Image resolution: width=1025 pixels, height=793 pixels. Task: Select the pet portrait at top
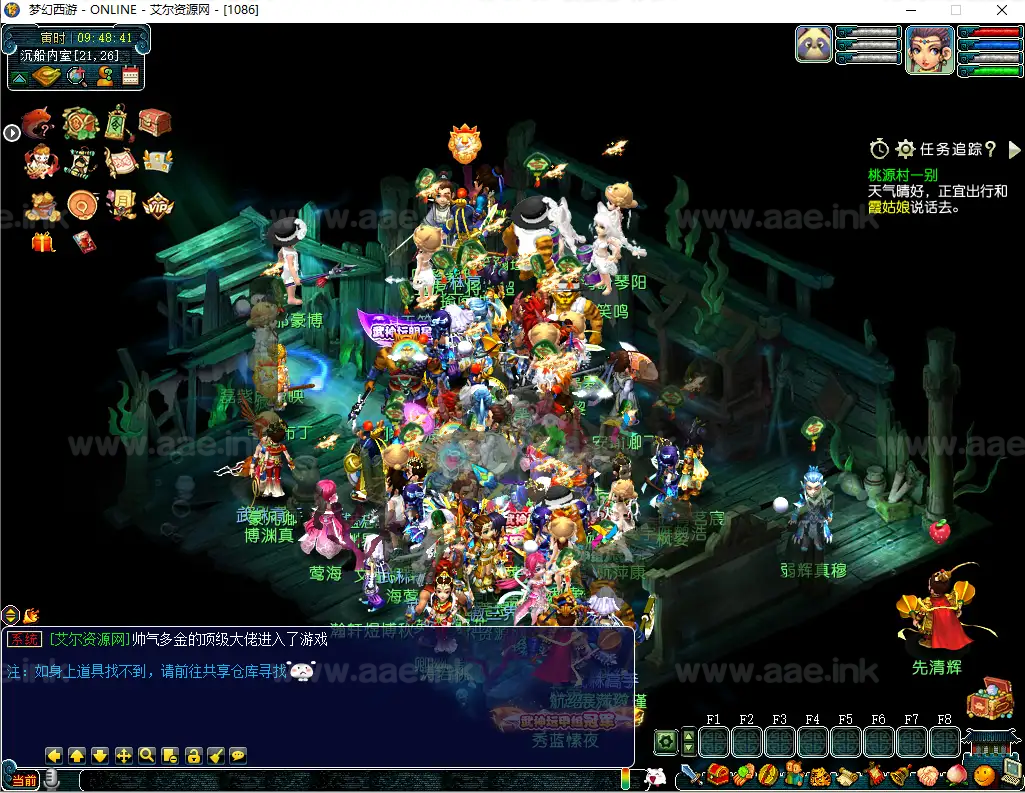[x=814, y=44]
